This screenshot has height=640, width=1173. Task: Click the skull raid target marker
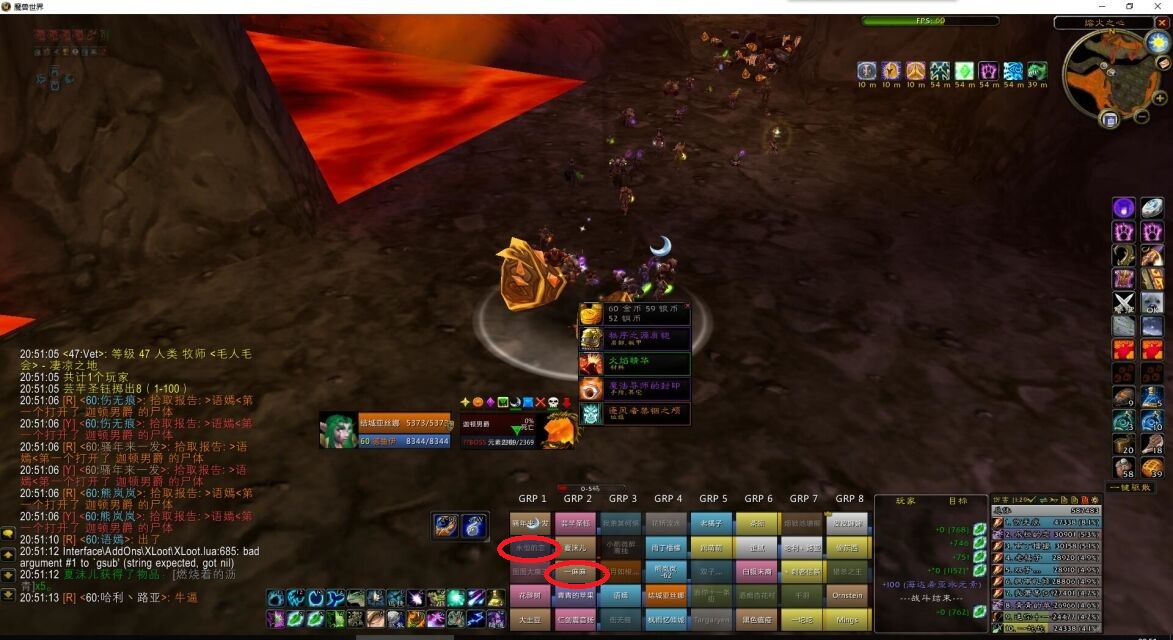(x=553, y=402)
